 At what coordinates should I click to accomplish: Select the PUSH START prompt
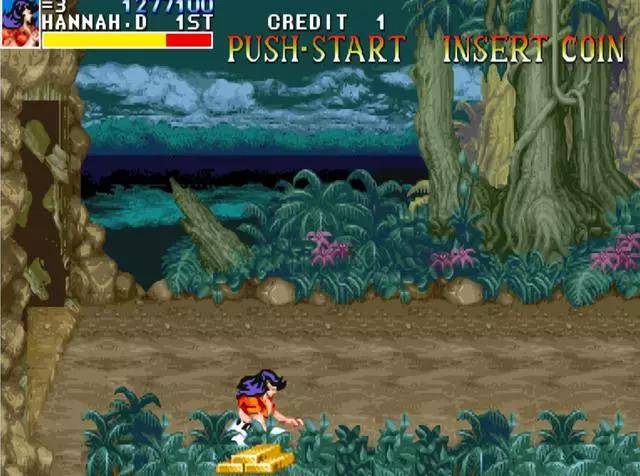click(316, 49)
